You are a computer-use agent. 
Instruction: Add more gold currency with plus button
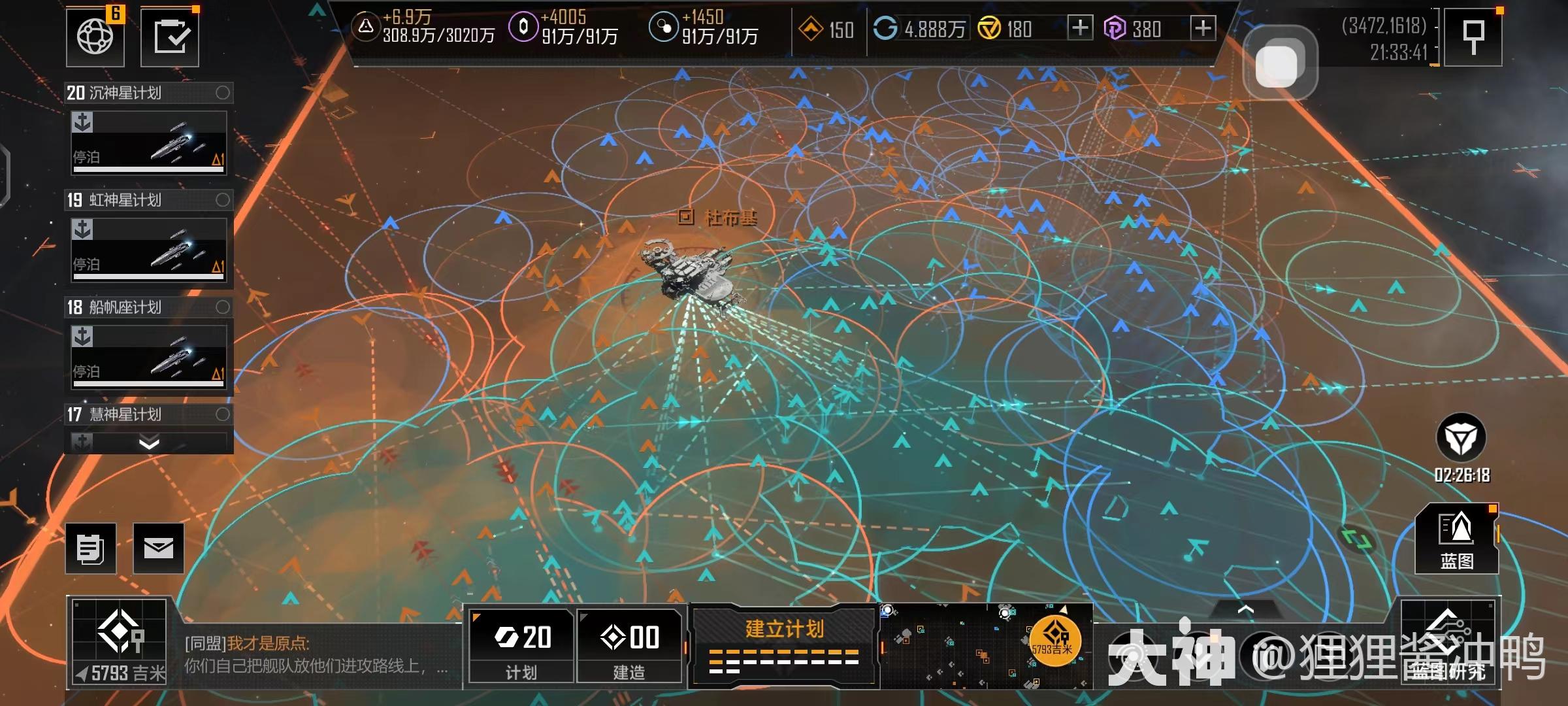1080,28
